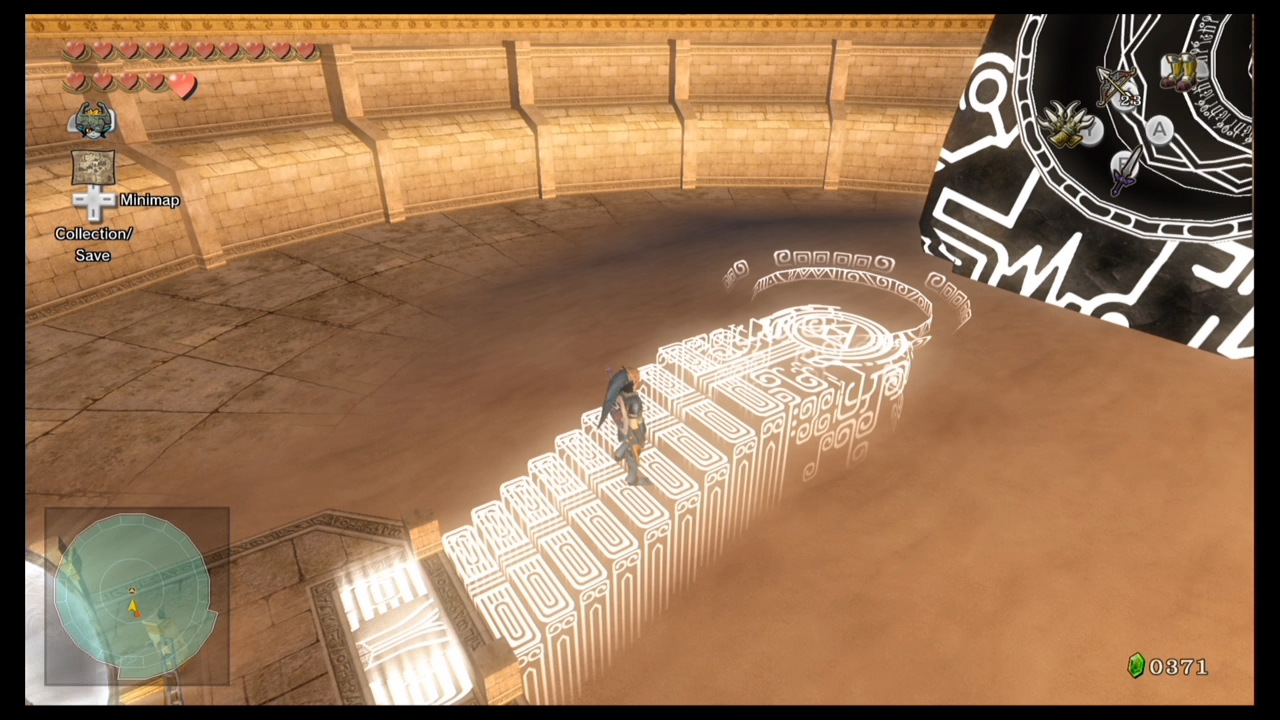Click the first heart in the health meter

click(76, 51)
